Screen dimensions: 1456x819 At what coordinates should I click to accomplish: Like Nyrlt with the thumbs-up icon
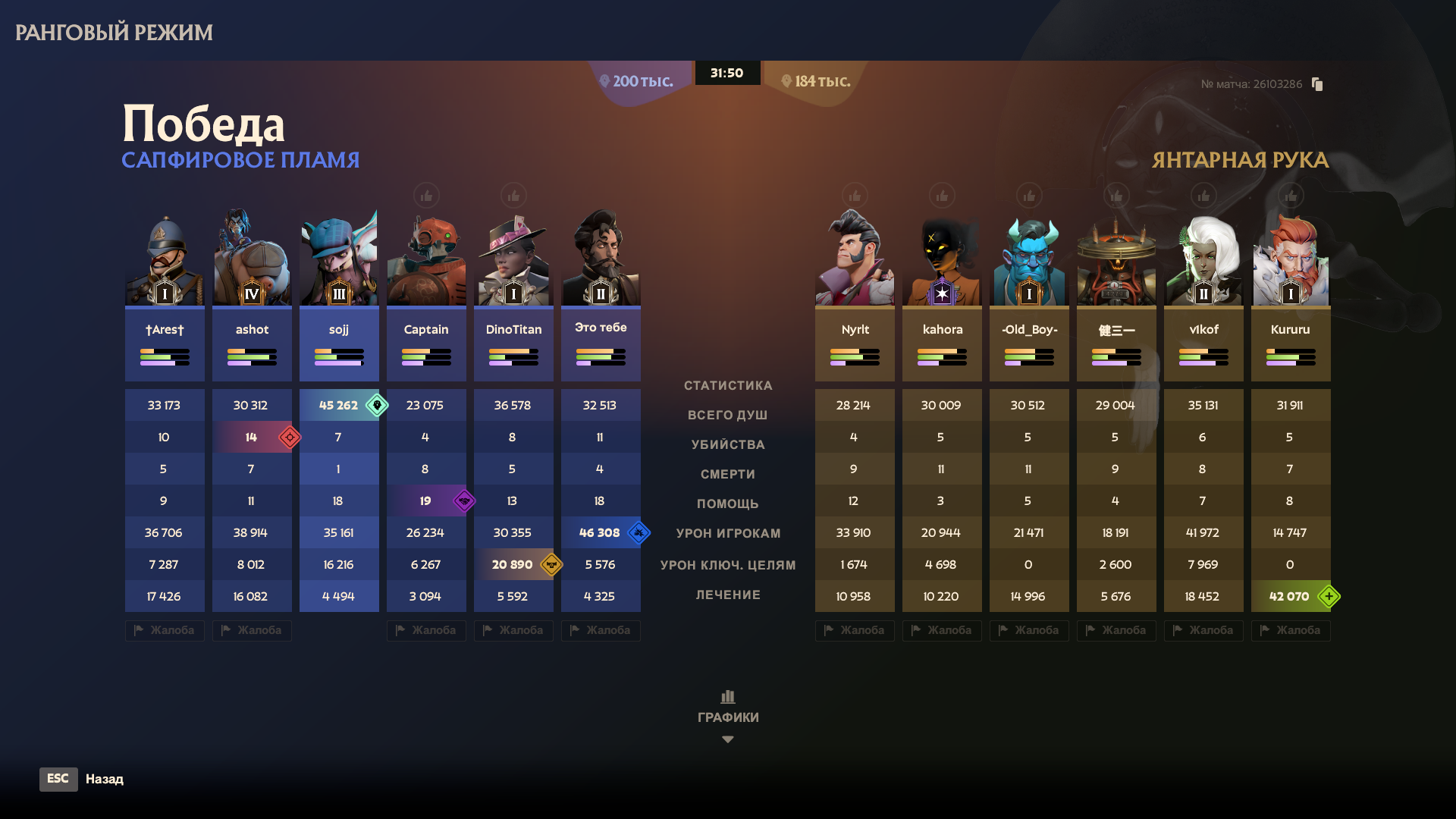855,196
